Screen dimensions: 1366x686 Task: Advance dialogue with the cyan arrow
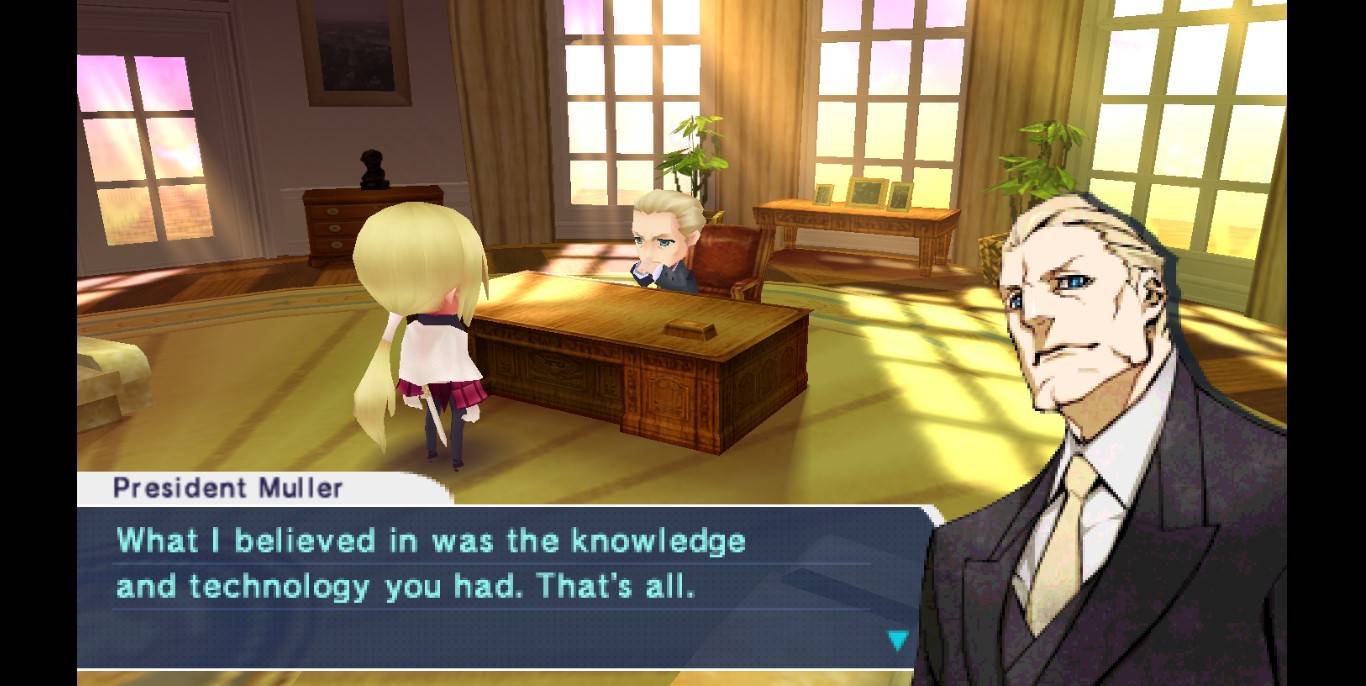click(898, 640)
